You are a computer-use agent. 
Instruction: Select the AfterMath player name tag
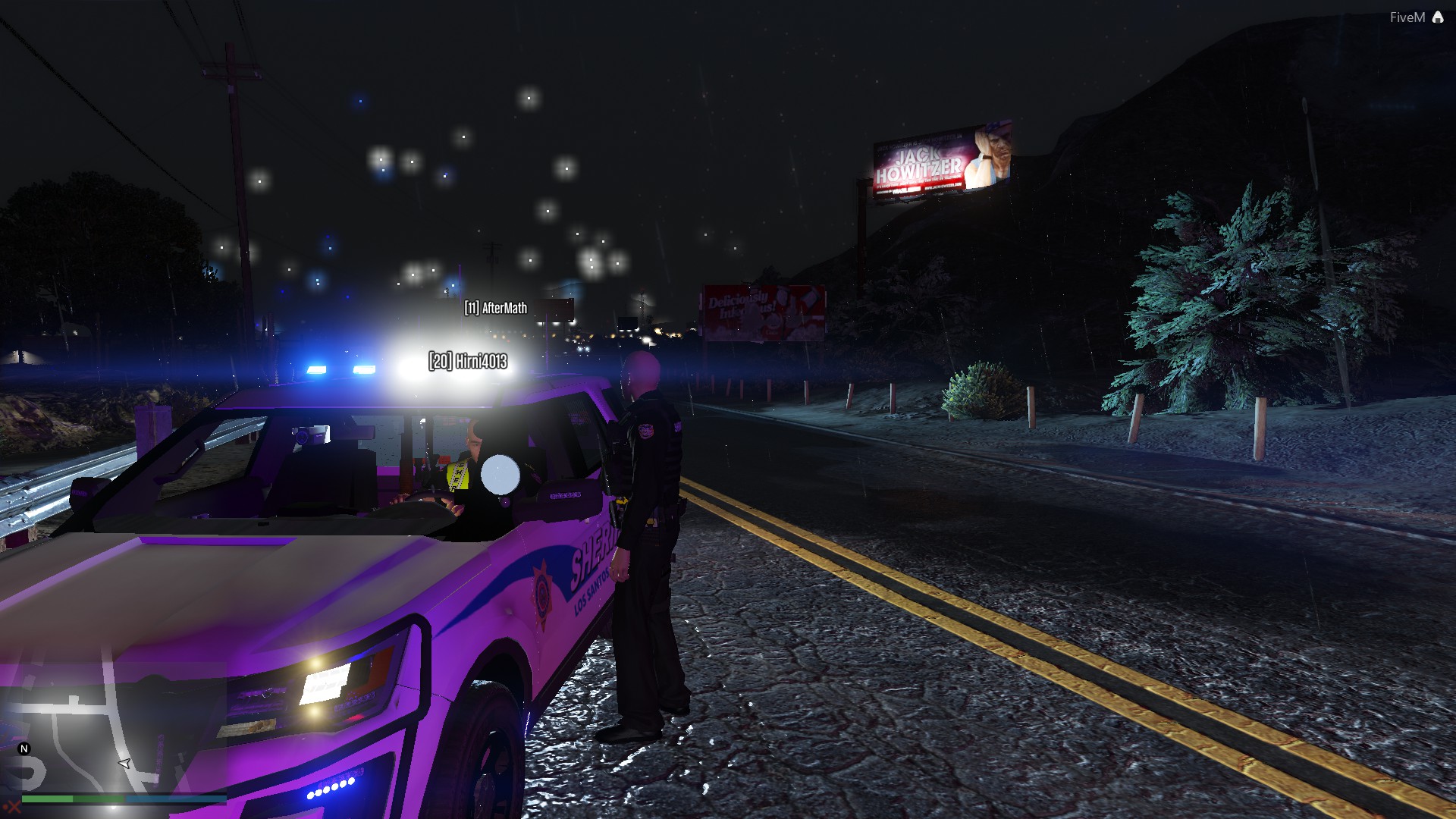[496, 308]
